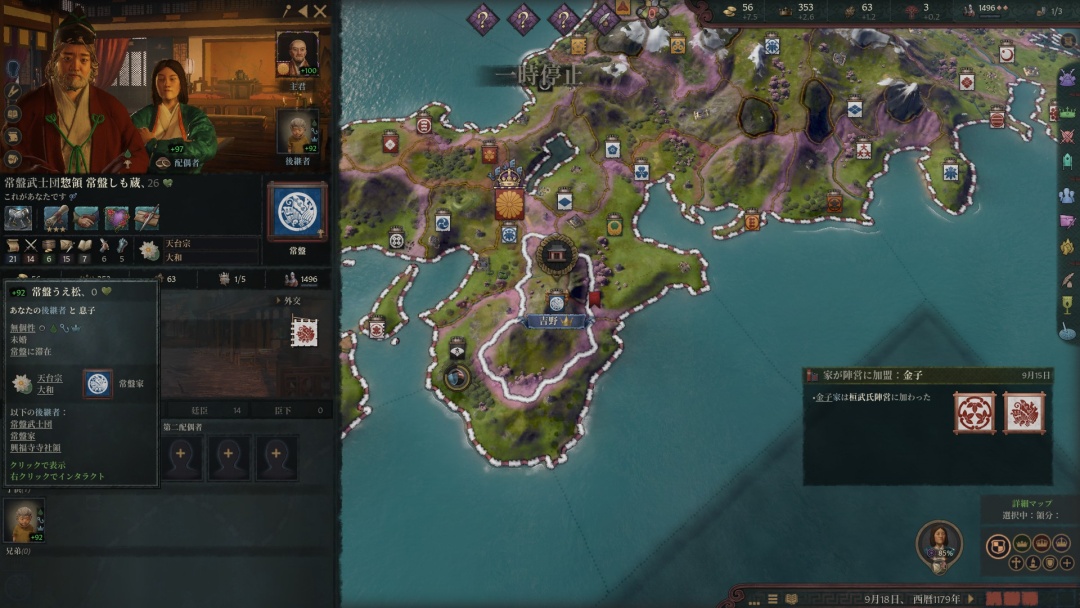1080x608 pixels.
Task: Click the 天台宗 faith link in tooltip
Action: [x=50, y=378]
